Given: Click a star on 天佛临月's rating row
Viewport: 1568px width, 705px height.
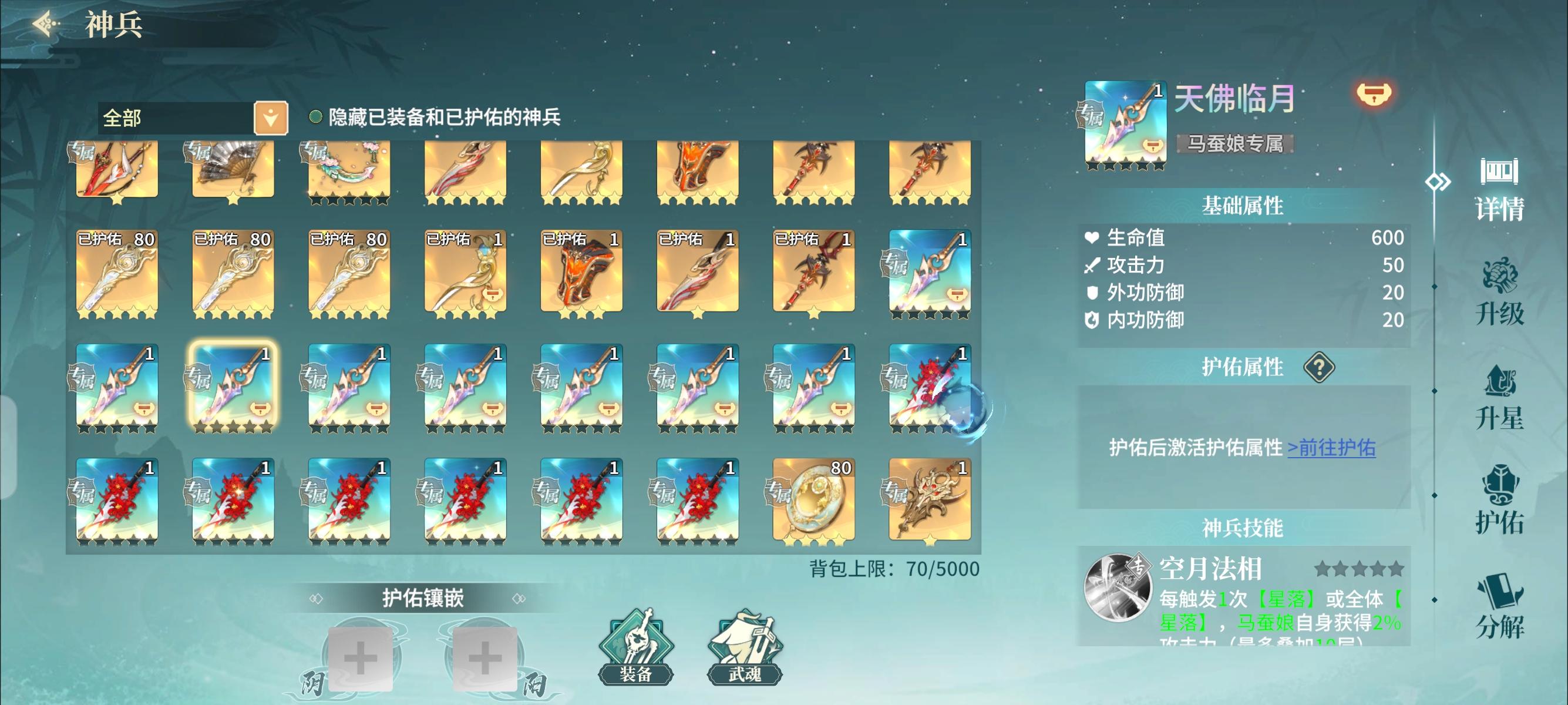Looking at the screenshot, I should tap(1123, 163).
